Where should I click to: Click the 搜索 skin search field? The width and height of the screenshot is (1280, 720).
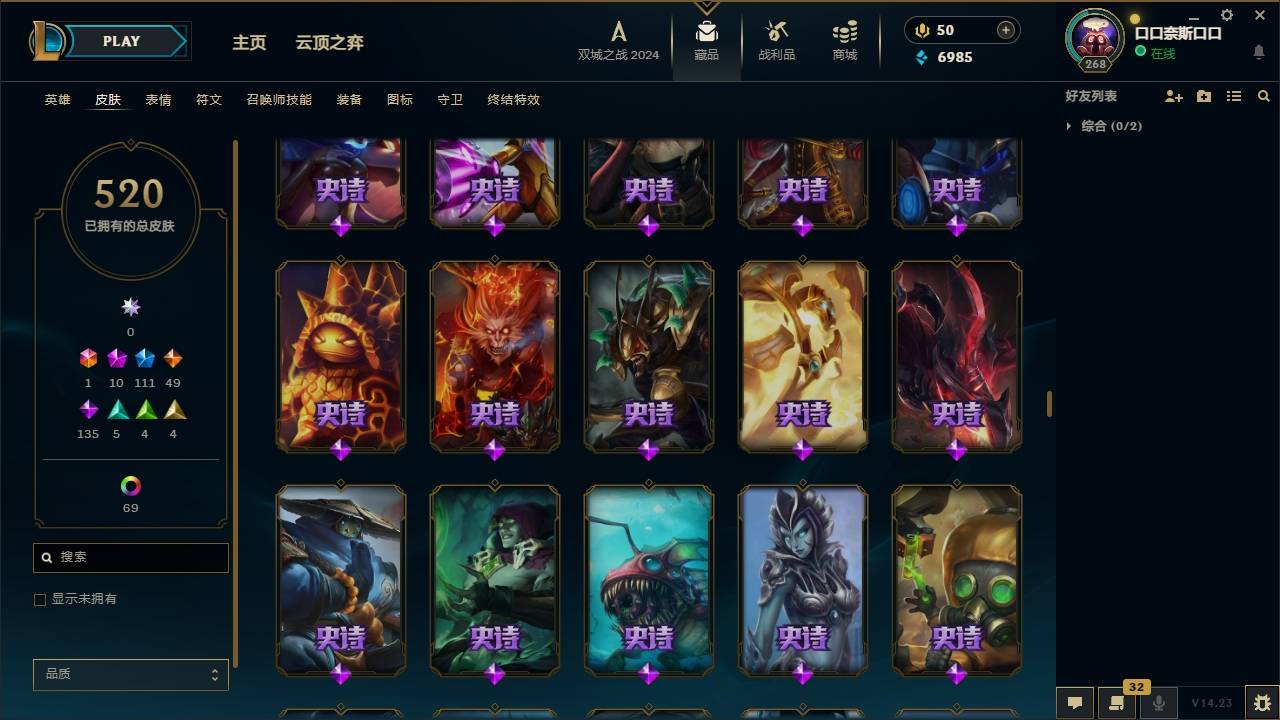(x=130, y=557)
